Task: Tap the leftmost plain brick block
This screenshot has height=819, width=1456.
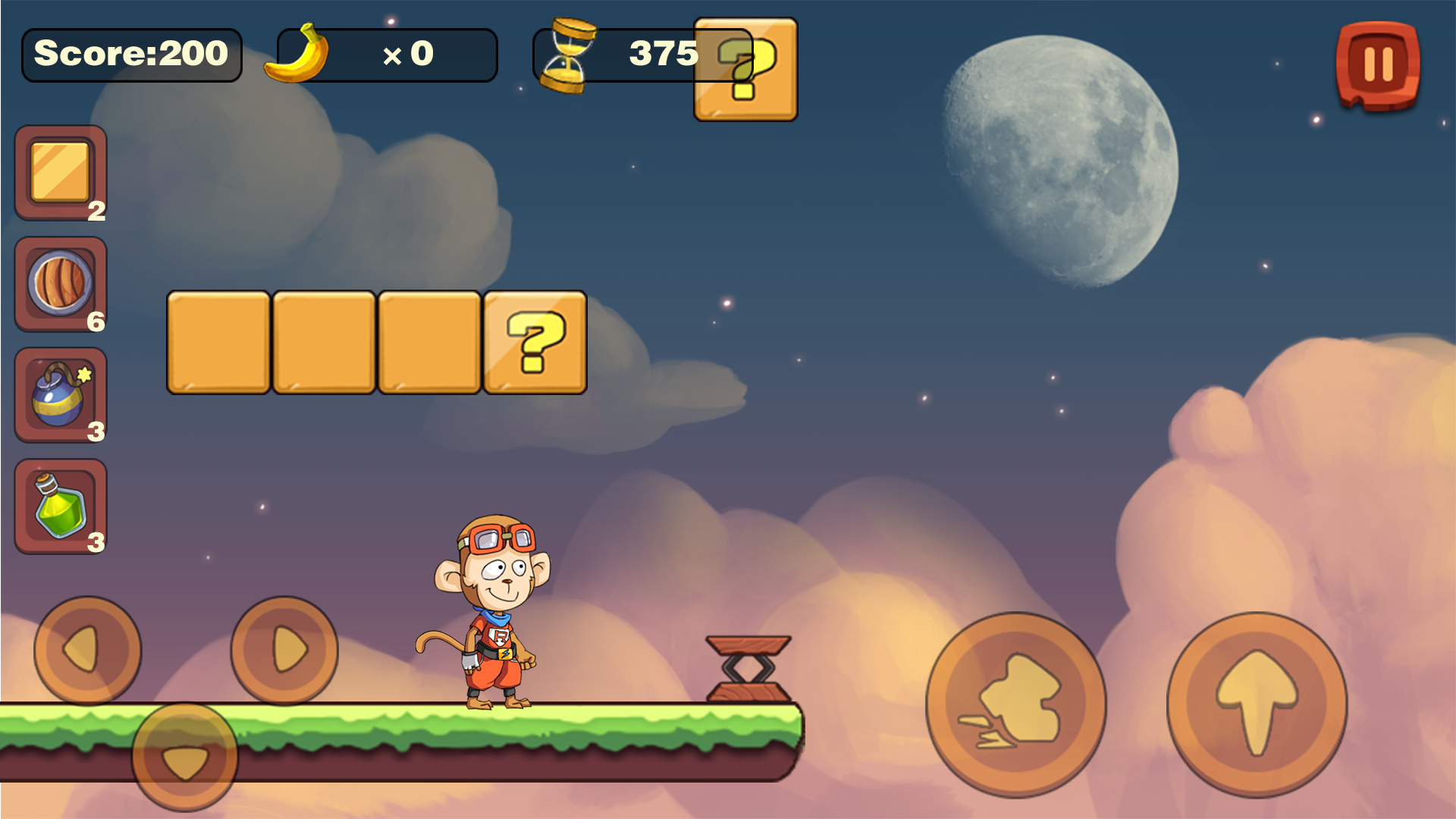Action: (217, 343)
